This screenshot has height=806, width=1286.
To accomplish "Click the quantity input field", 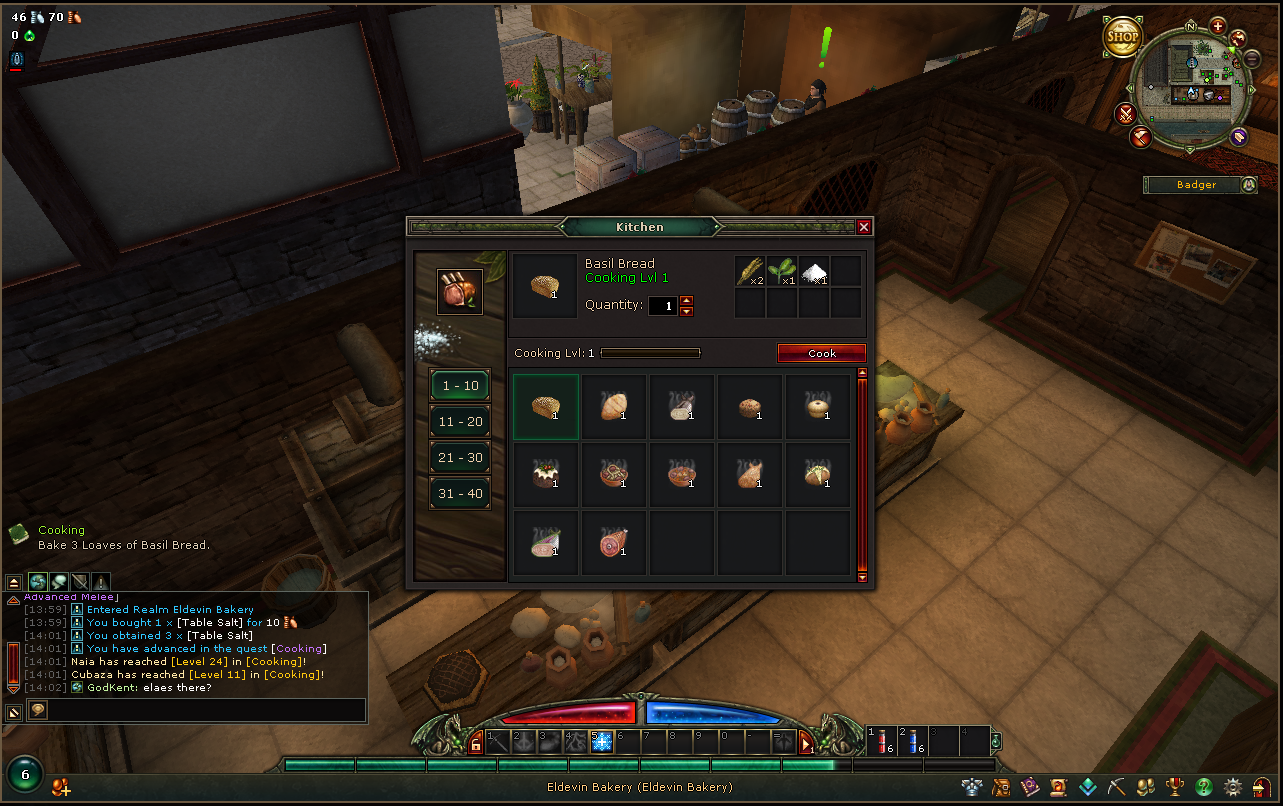I will pos(662,306).
